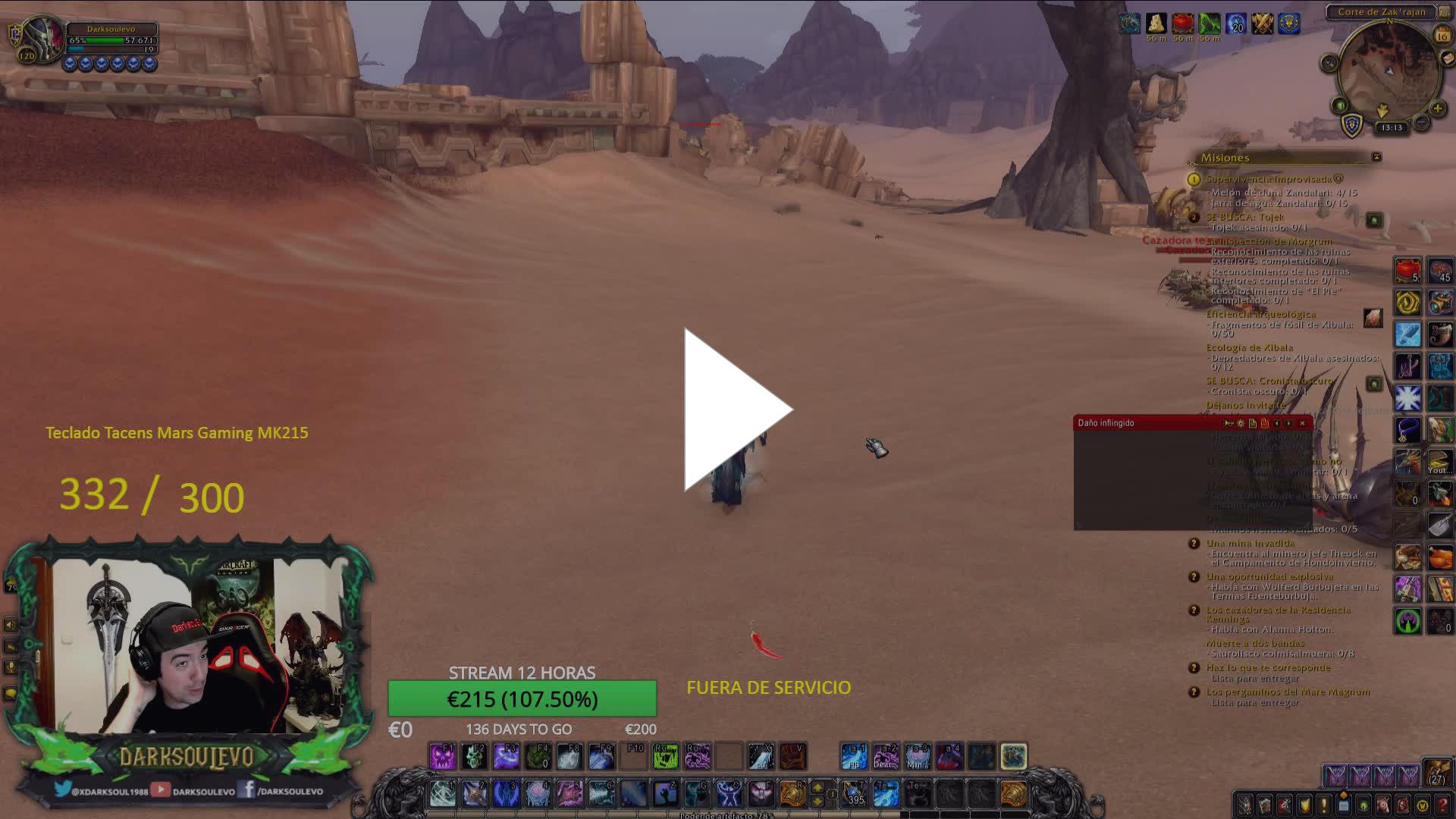
Task: Activate the purple skull ability on F1
Action: coord(442,757)
